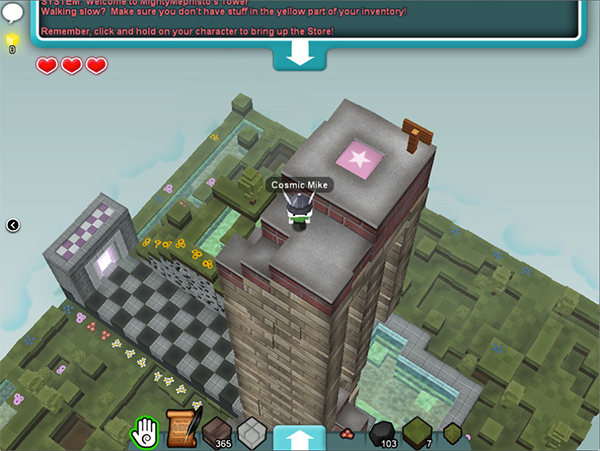Select the black block stack of 103

(x=381, y=435)
